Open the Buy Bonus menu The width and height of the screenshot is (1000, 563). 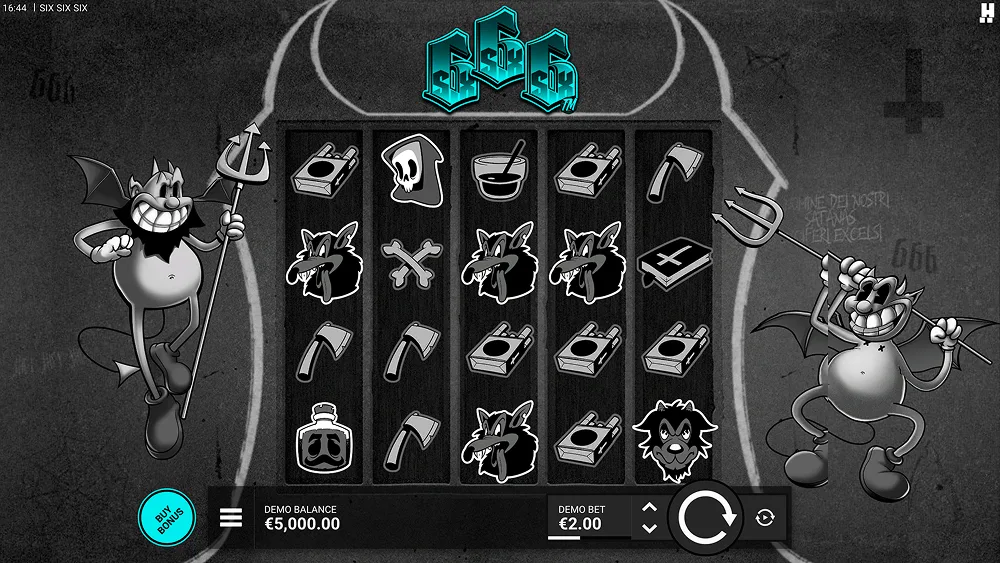coord(165,517)
